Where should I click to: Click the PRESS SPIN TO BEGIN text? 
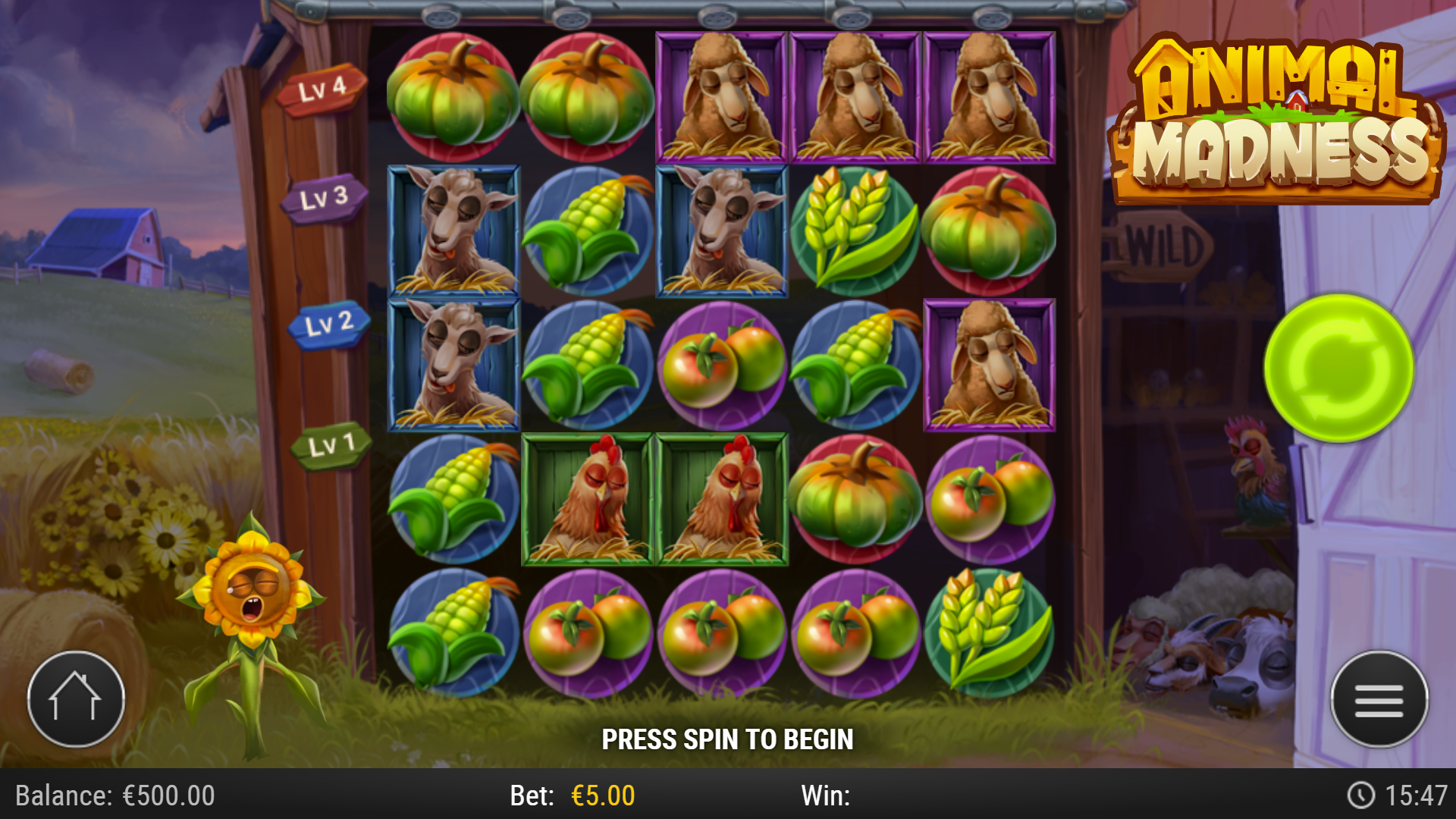click(728, 737)
